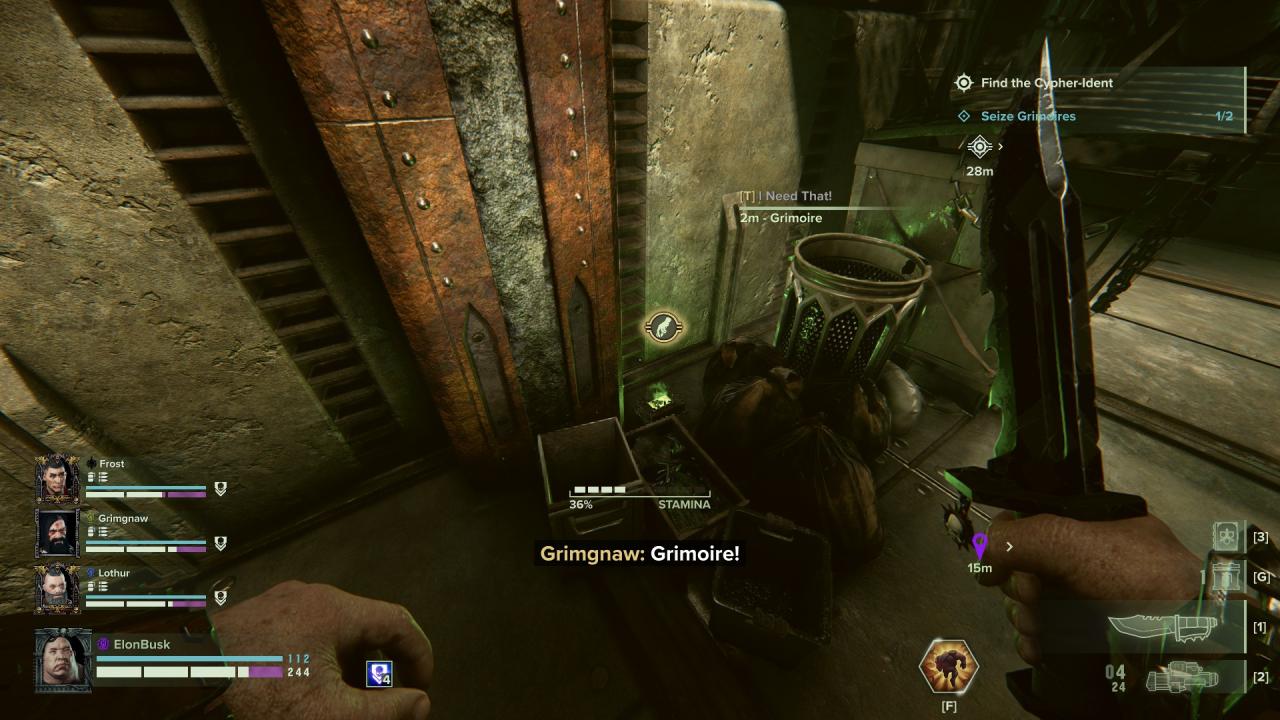
Task: Select Frost's teammate portrait
Action: [x=57, y=479]
